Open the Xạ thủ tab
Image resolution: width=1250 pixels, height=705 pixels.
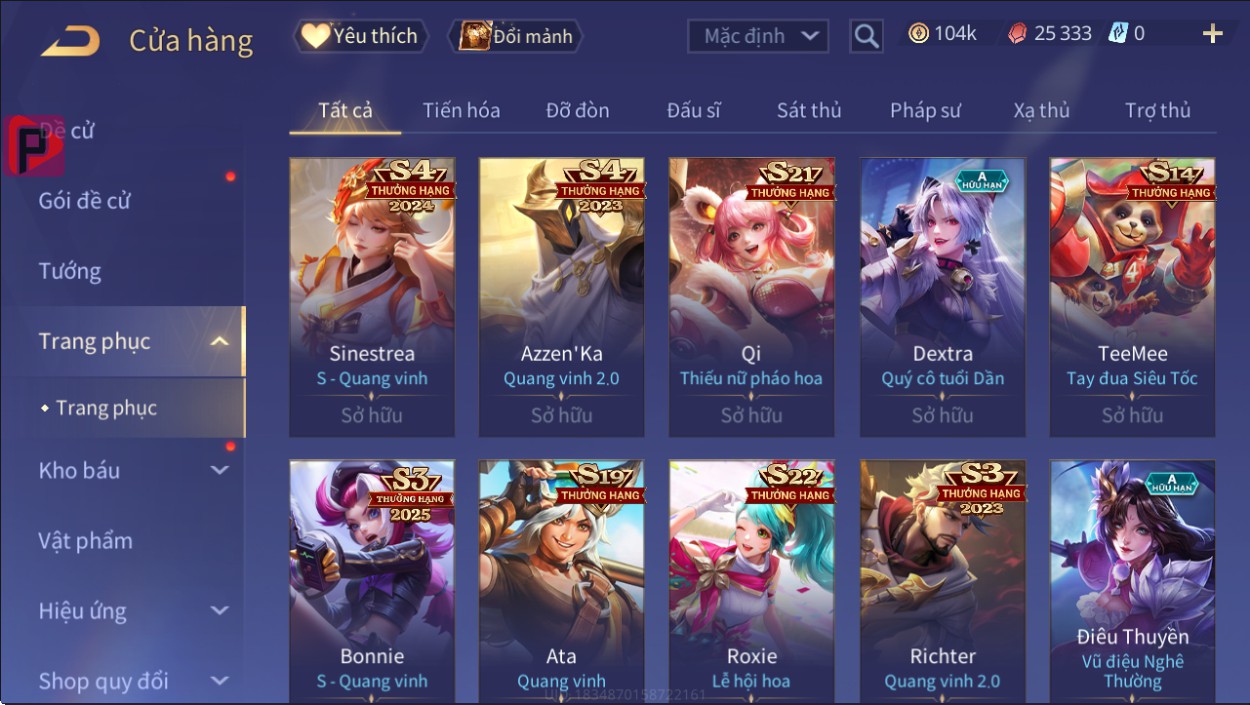click(1041, 111)
